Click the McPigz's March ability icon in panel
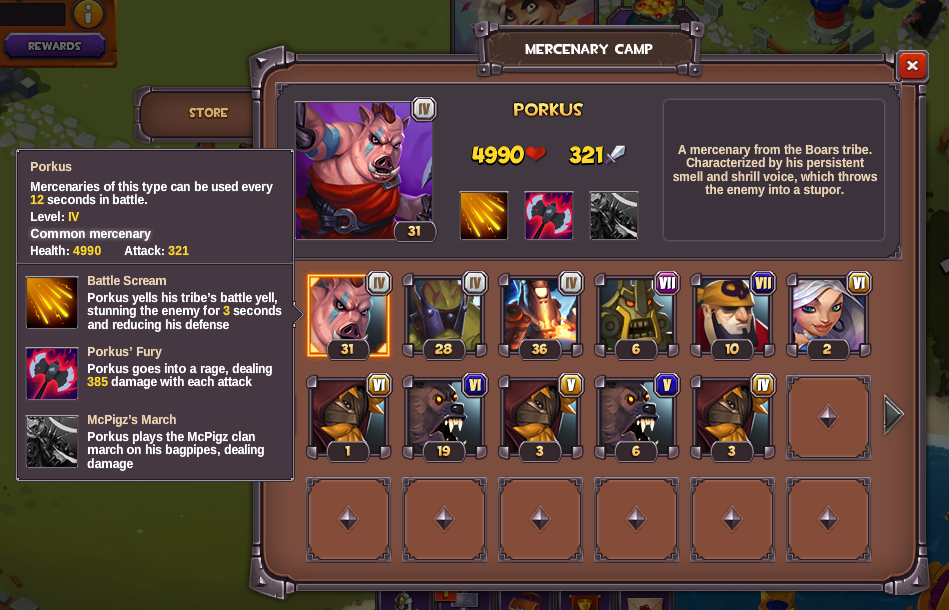949x610 pixels. click(614, 215)
